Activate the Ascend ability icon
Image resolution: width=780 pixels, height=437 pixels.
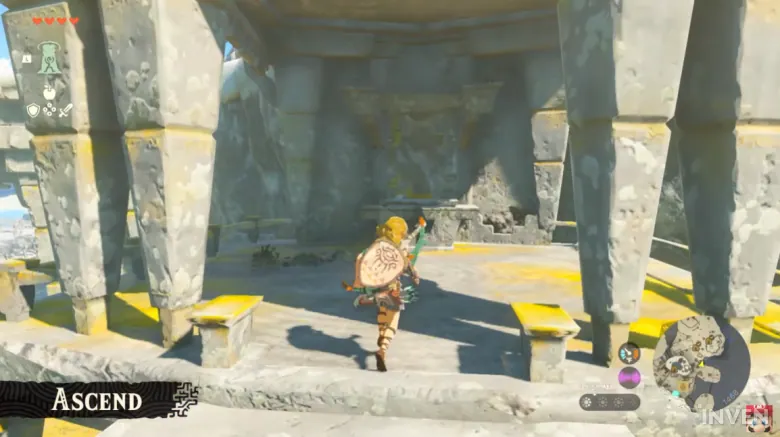[49, 56]
